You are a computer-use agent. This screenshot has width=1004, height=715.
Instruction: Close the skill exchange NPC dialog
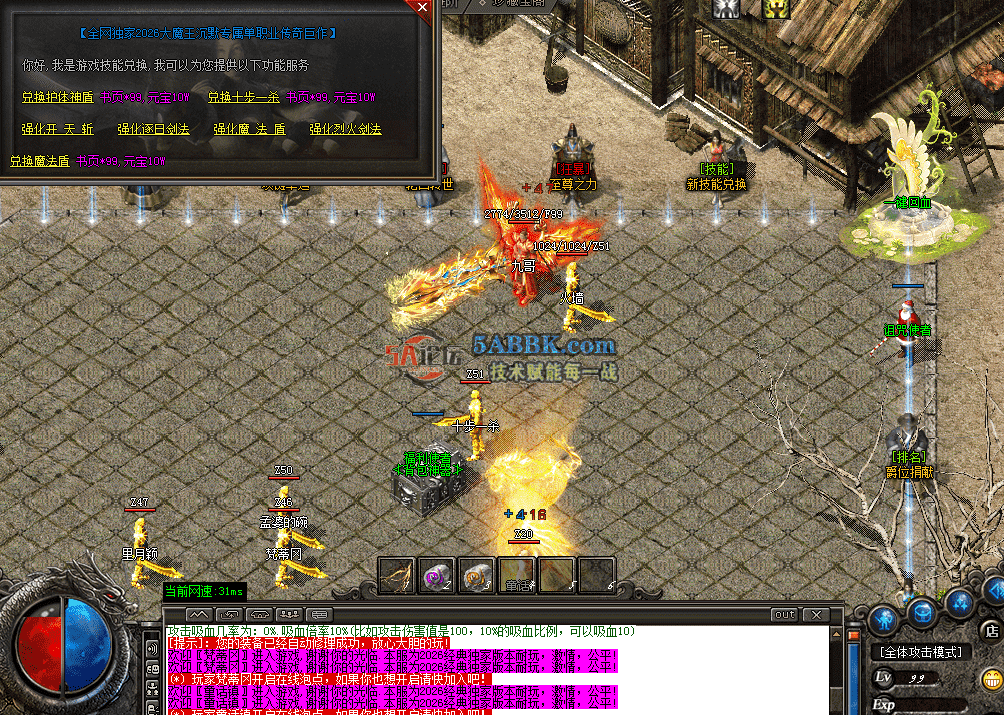422,7
